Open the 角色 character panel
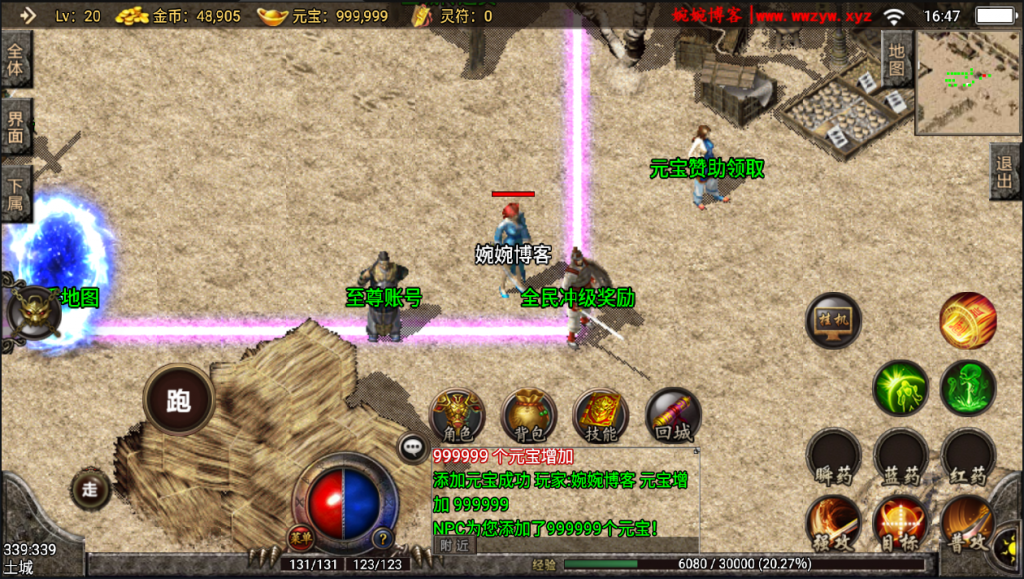This screenshot has width=1024, height=579. pos(457,415)
